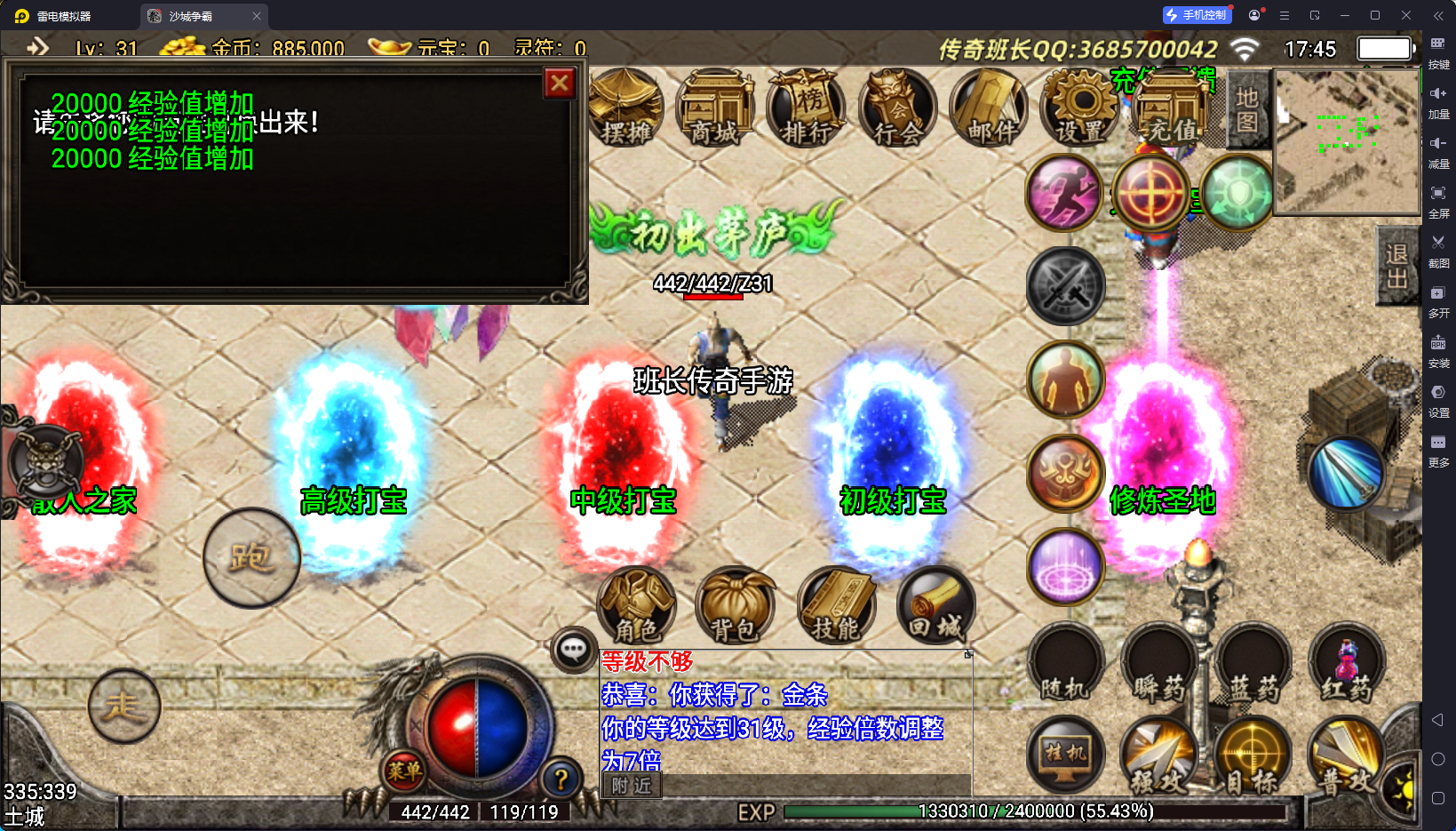Open the 技能 skills book
Image resolution: width=1456 pixels, height=831 pixels.
836,606
